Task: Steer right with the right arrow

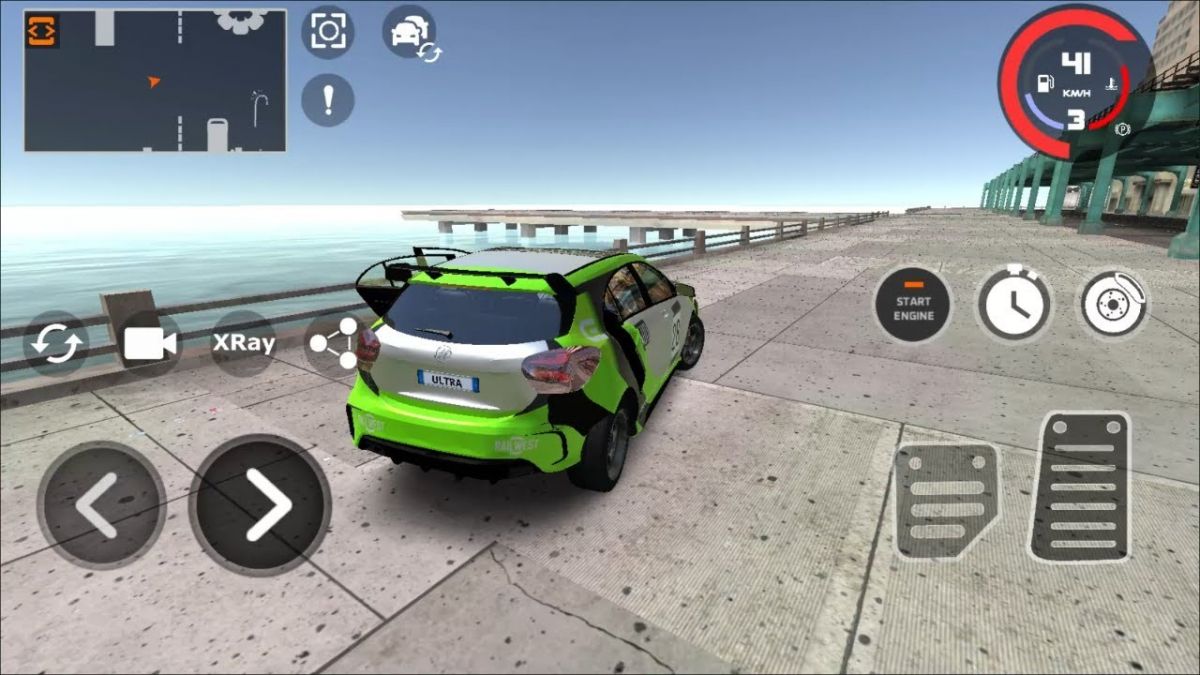Action: click(x=260, y=505)
